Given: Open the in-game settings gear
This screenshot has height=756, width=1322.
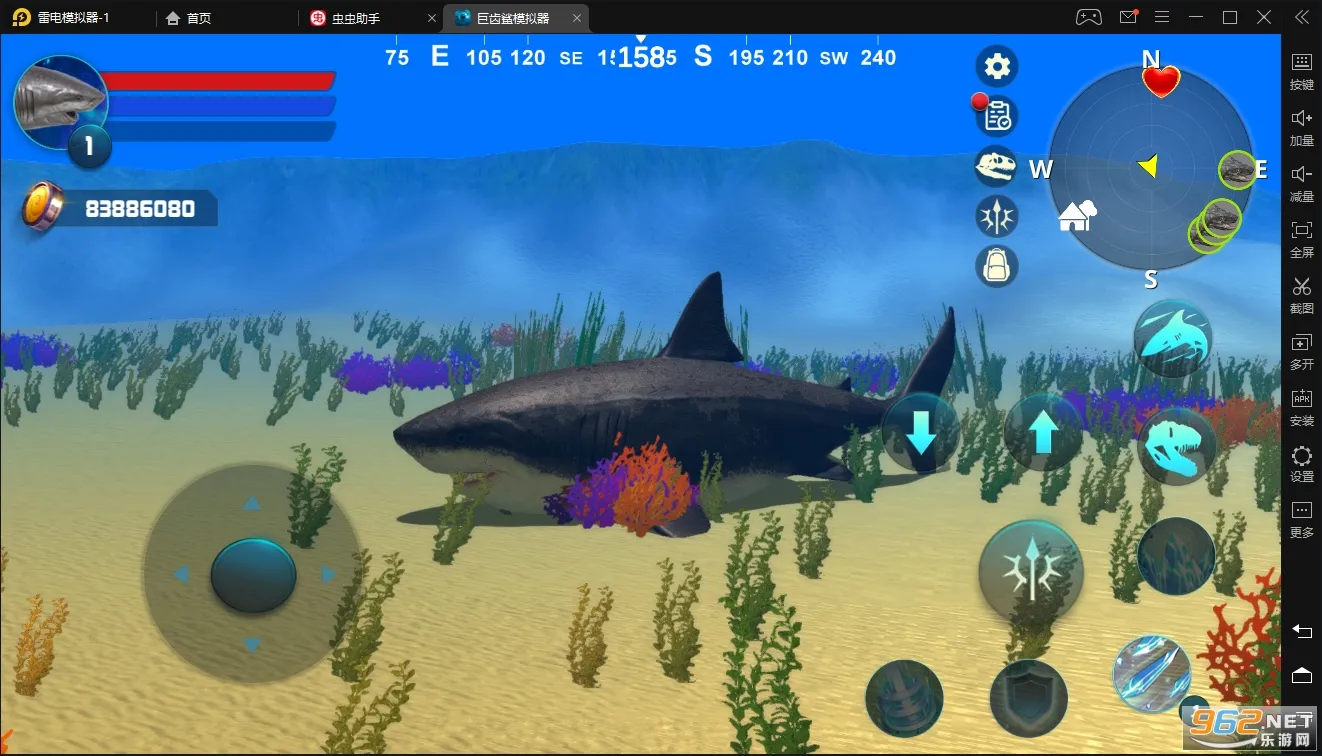Looking at the screenshot, I should click(x=996, y=65).
